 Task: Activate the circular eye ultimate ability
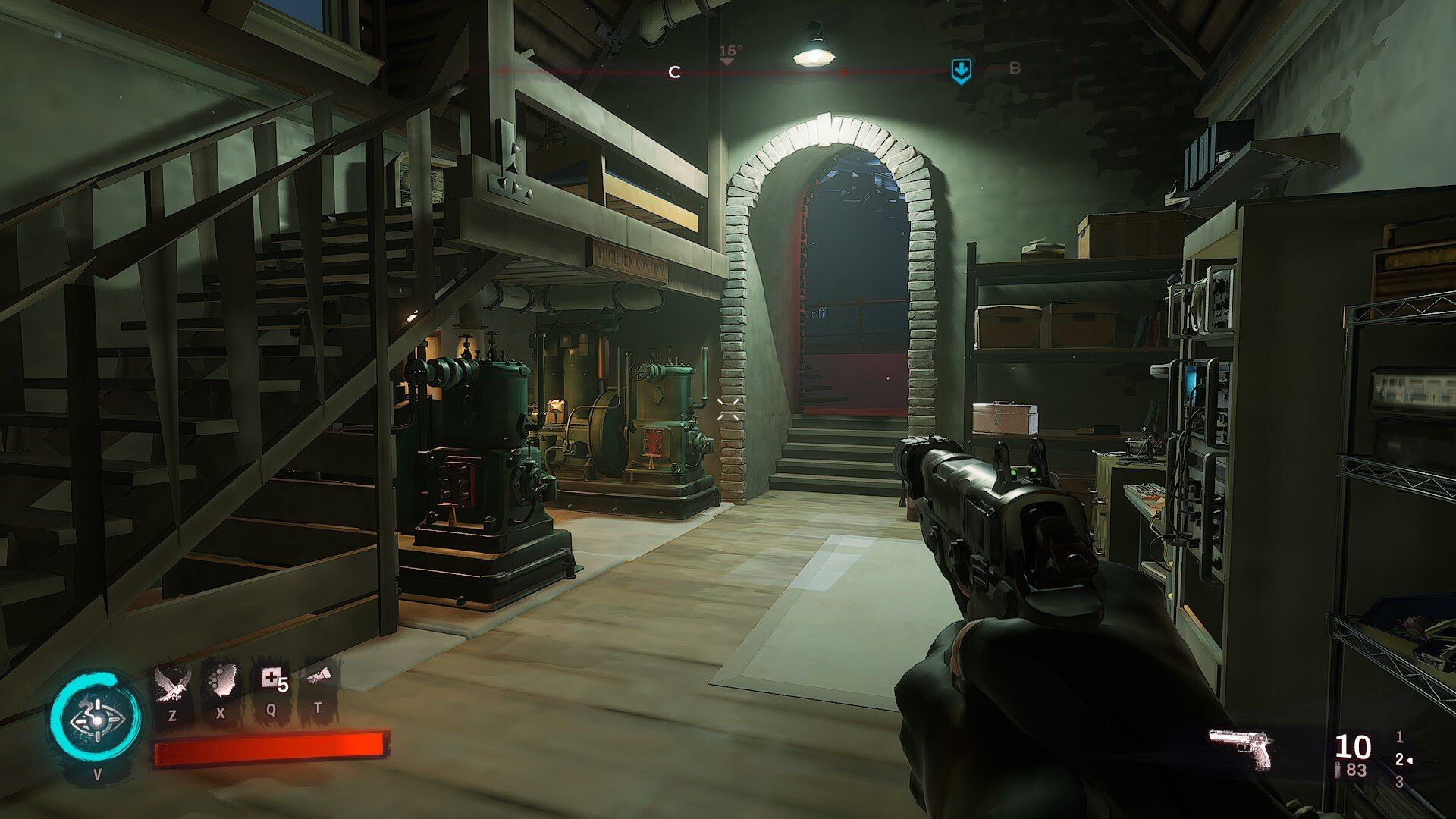(x=96, y=718)
